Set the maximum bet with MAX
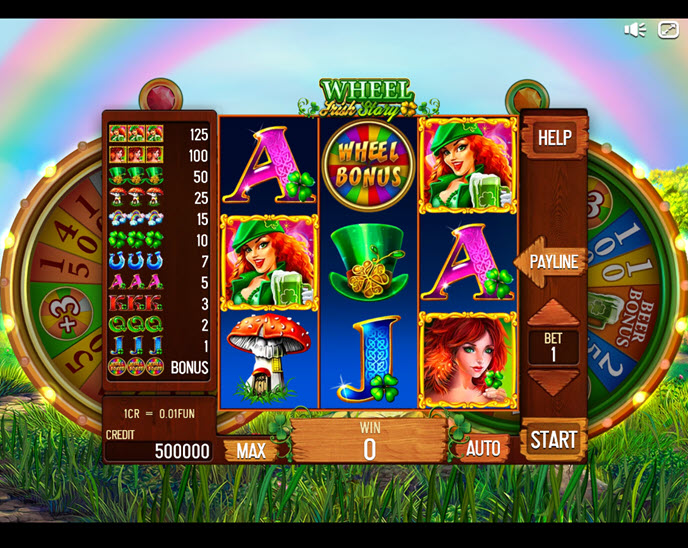 coord(251,450)
